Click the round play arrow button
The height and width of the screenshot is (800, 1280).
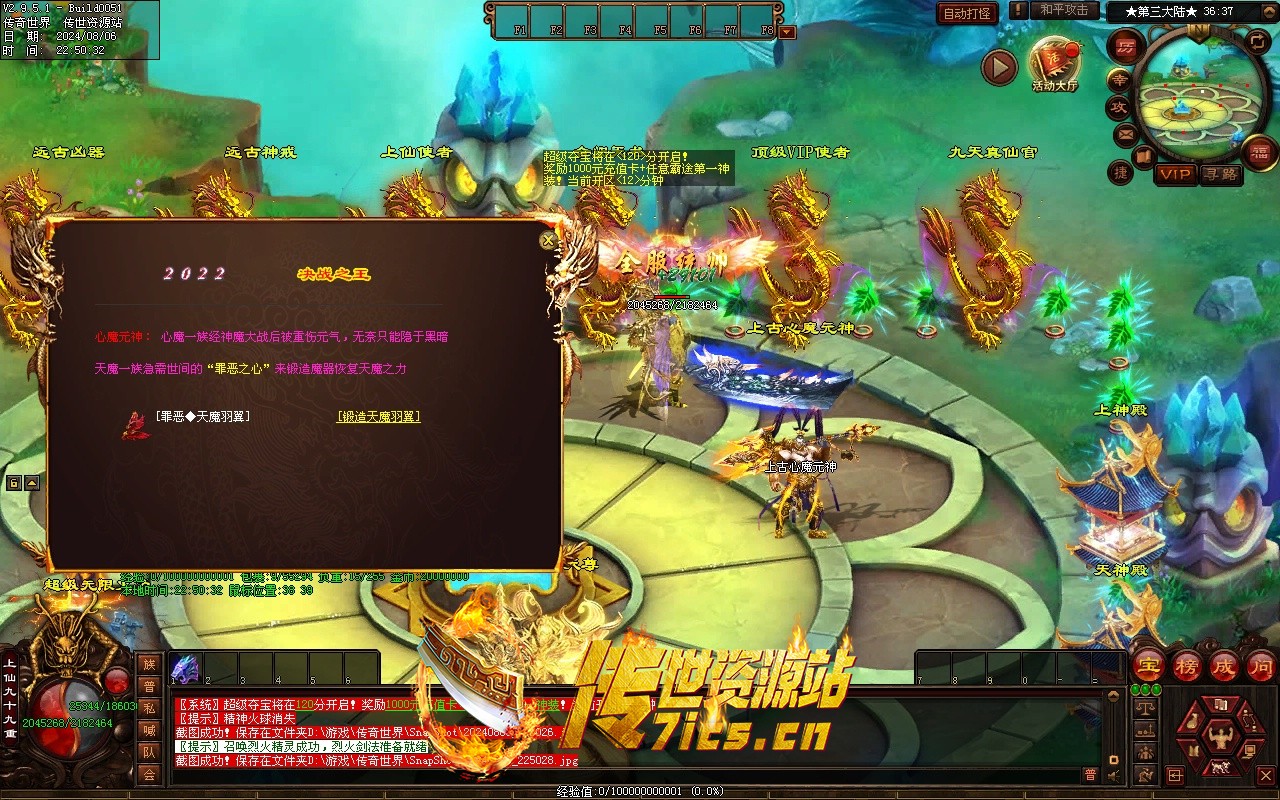point(998,67)
